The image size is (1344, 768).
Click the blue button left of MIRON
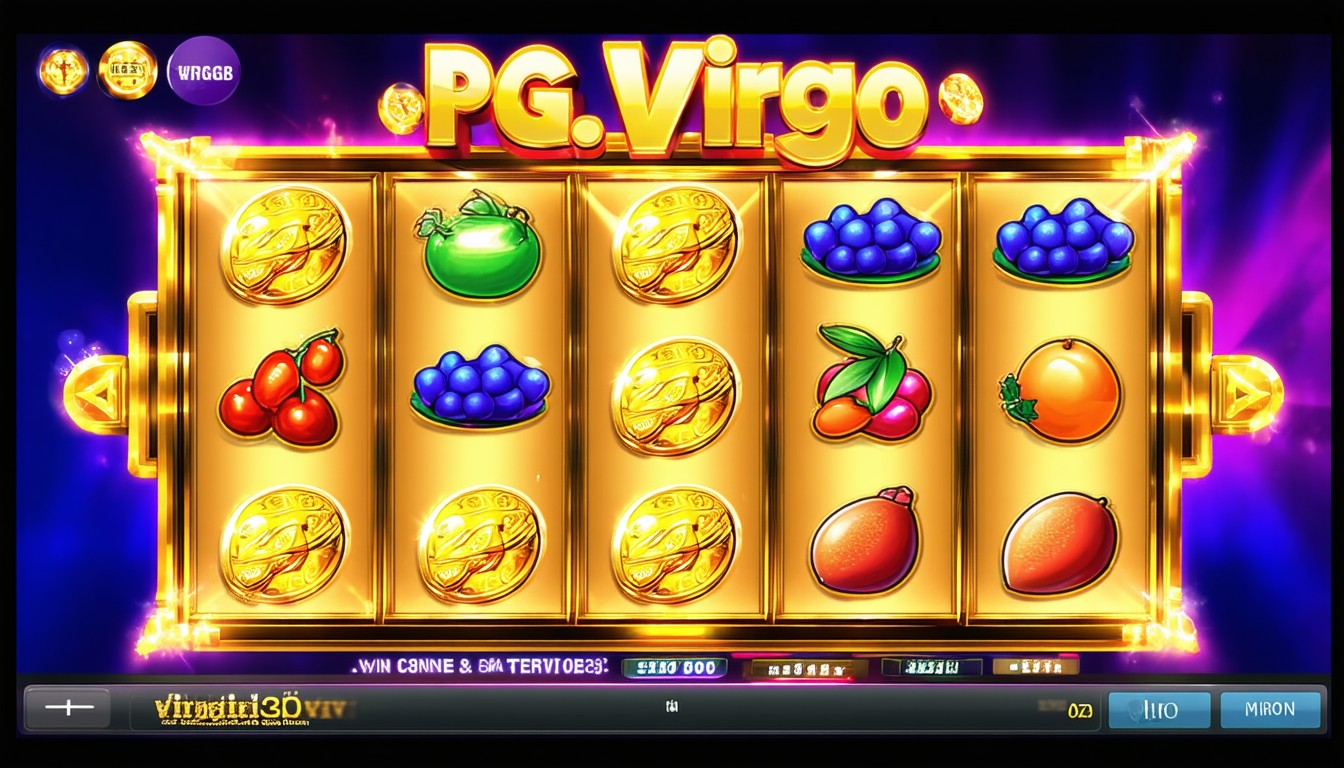pos(1160,709)
